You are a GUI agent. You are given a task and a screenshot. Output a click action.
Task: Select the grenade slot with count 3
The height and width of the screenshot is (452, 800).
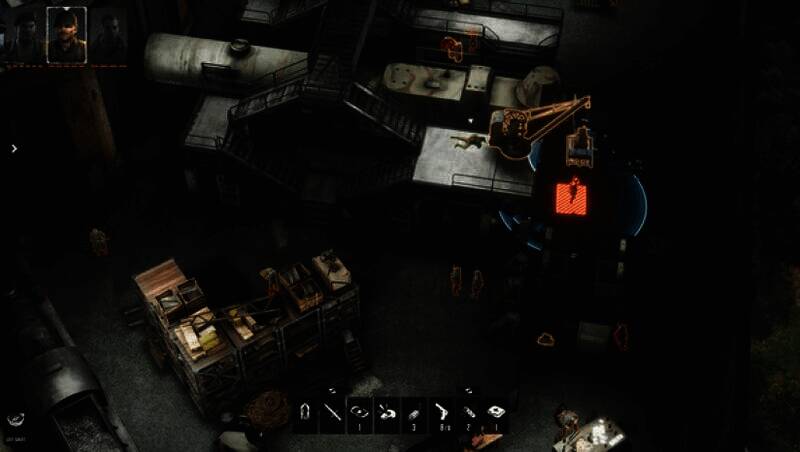tap(413, 411)
